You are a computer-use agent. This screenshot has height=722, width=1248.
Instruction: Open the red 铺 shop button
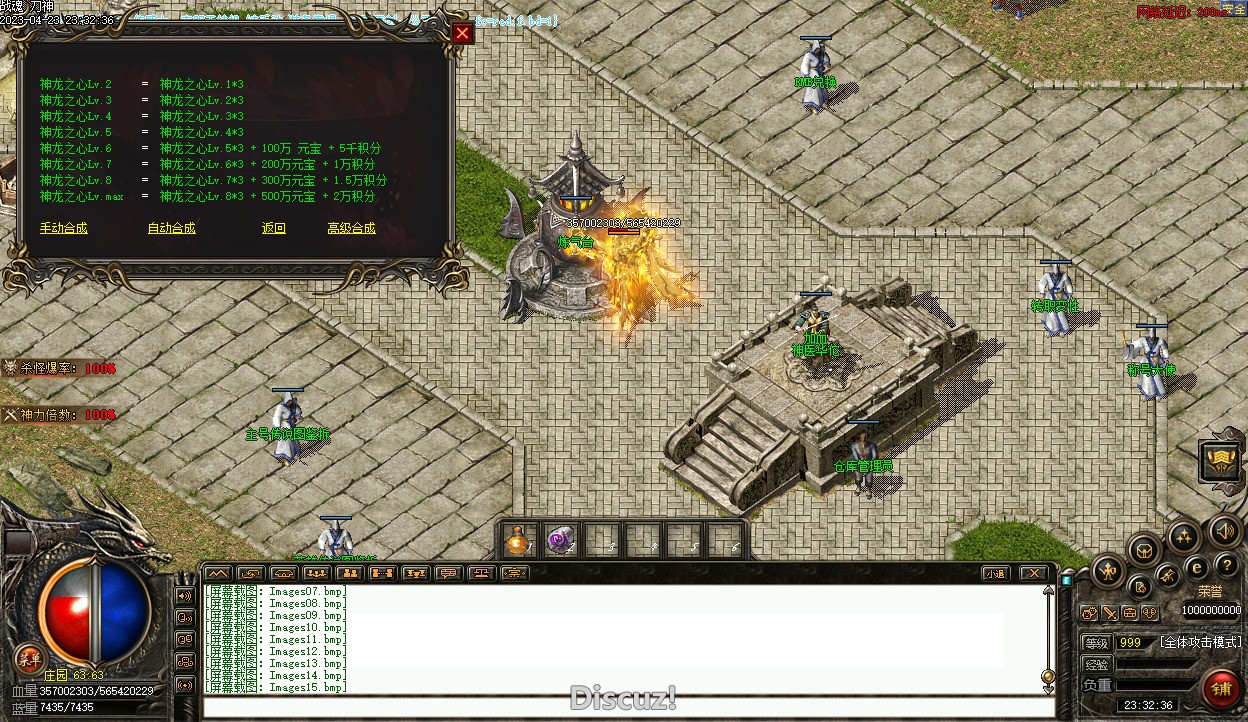(1220, 690)
